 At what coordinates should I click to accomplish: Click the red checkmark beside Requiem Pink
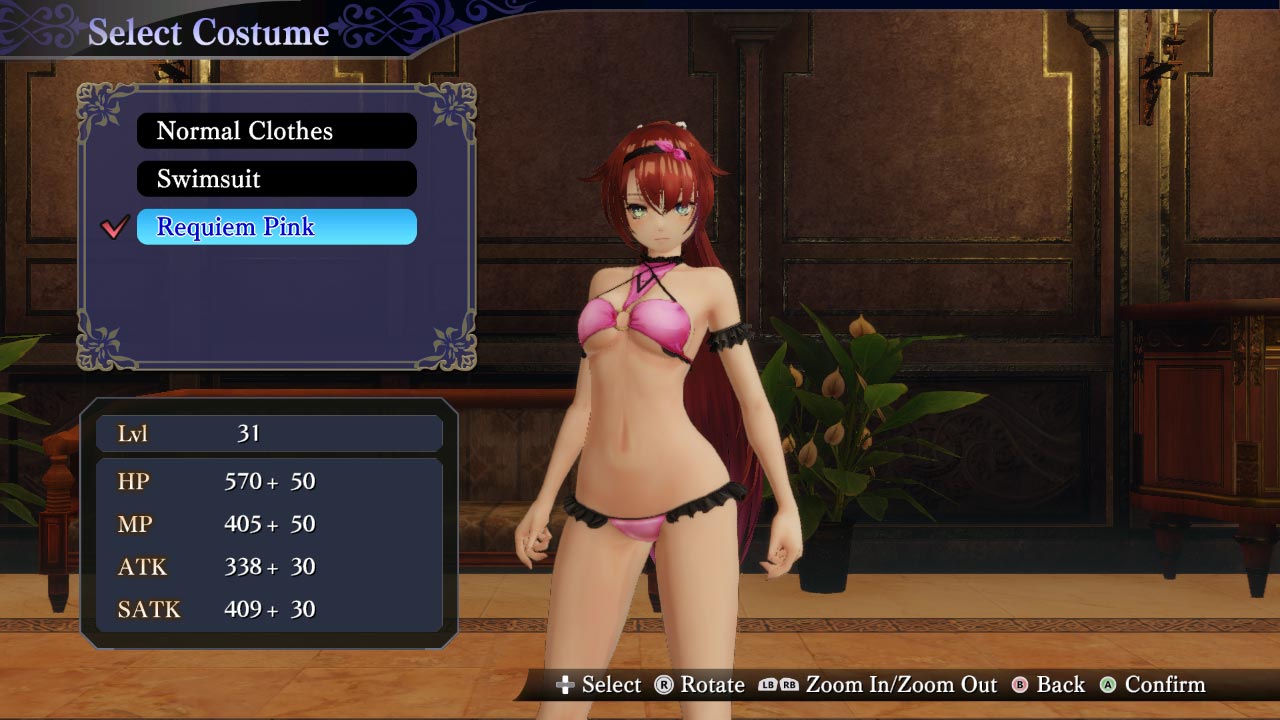click(114, 227)
